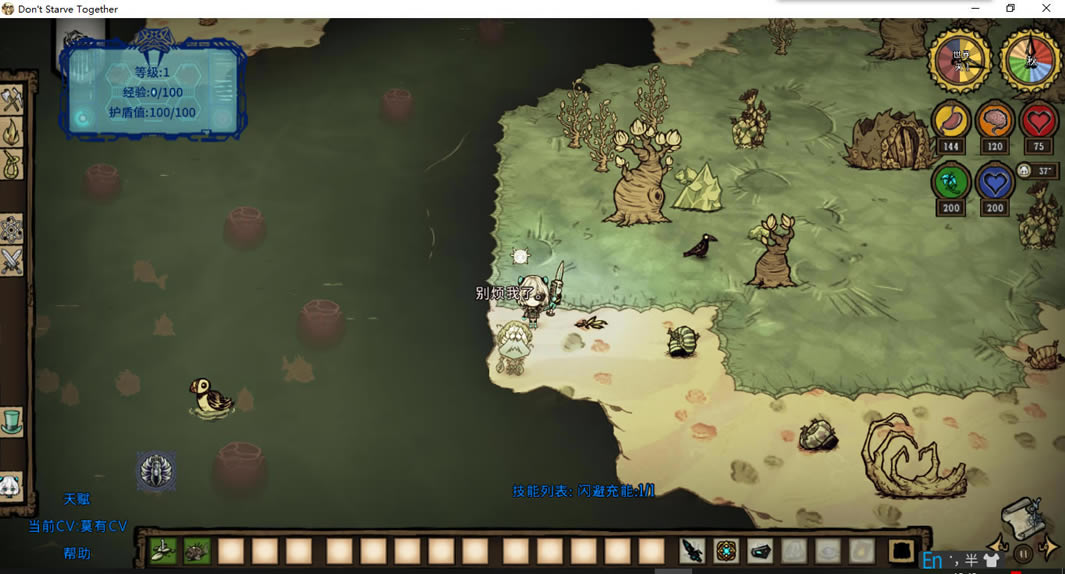Open the Tools crafting tab
Screen dimensions: 1065x574
pos(11,100)
